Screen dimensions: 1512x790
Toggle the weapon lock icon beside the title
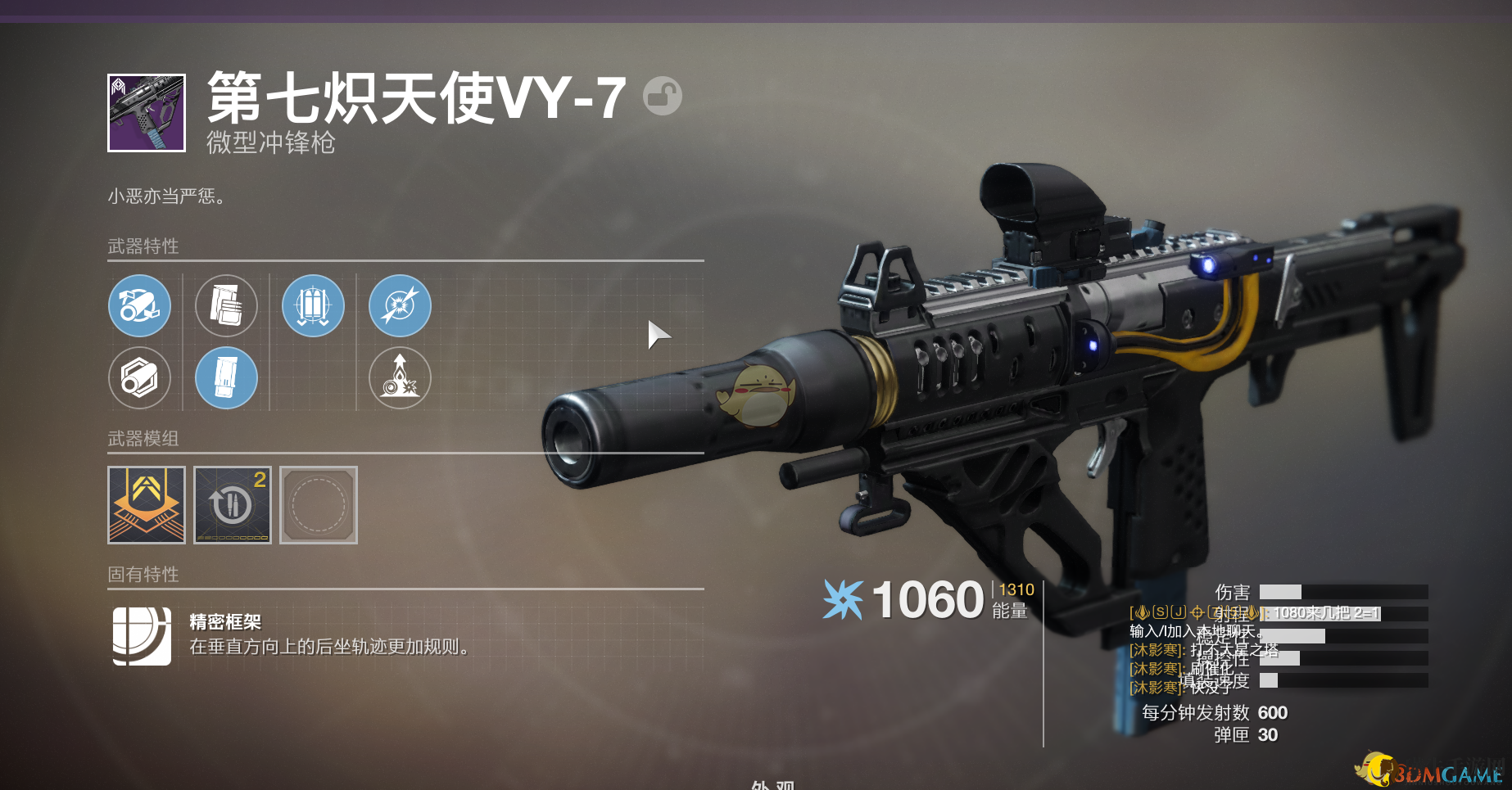tap(662, 96)
